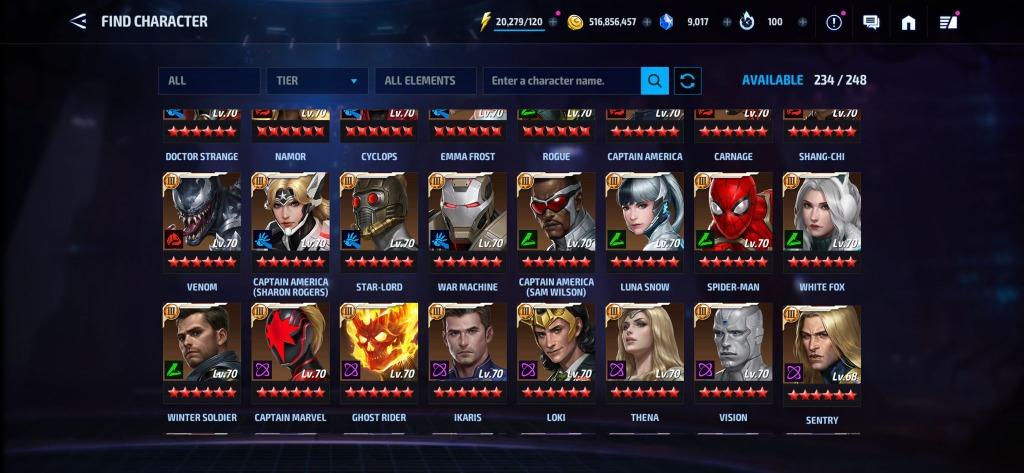1024x473 pixels.
Task: Open the TIER sort dropdown
Action: pyautogui.click(x=316, y=81)
